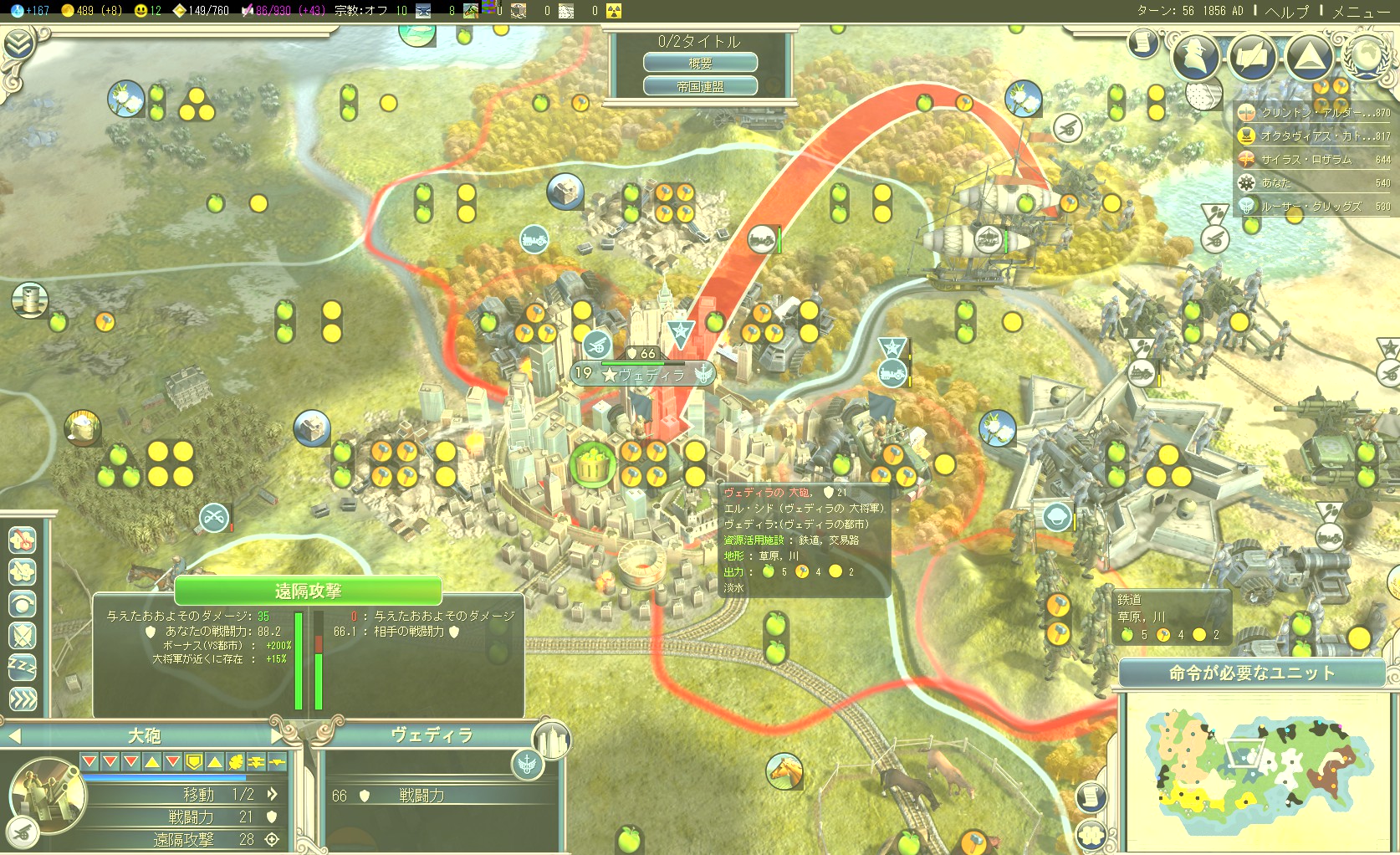Click the 命令が必要なユニット button
Screen dimensions: 1400x855
coord(1251,673)
